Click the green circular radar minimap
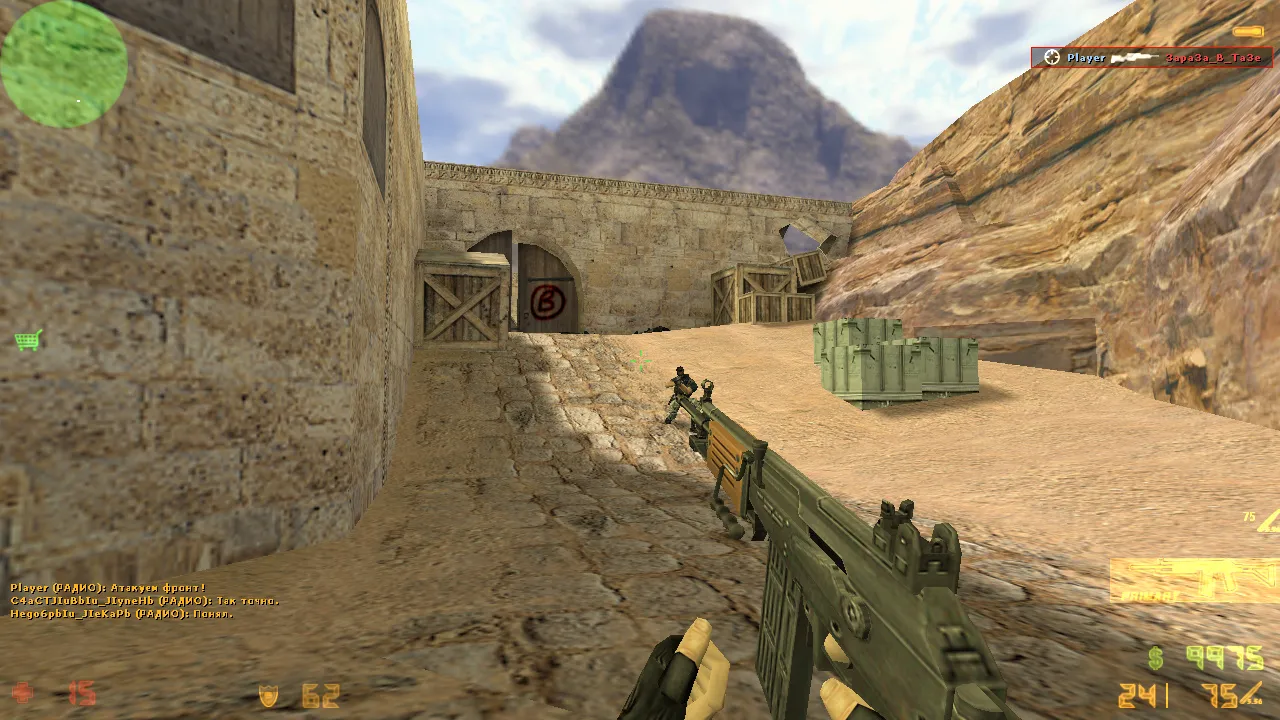The height and width of the screenshot is (720, 1280). coord(64,64)
